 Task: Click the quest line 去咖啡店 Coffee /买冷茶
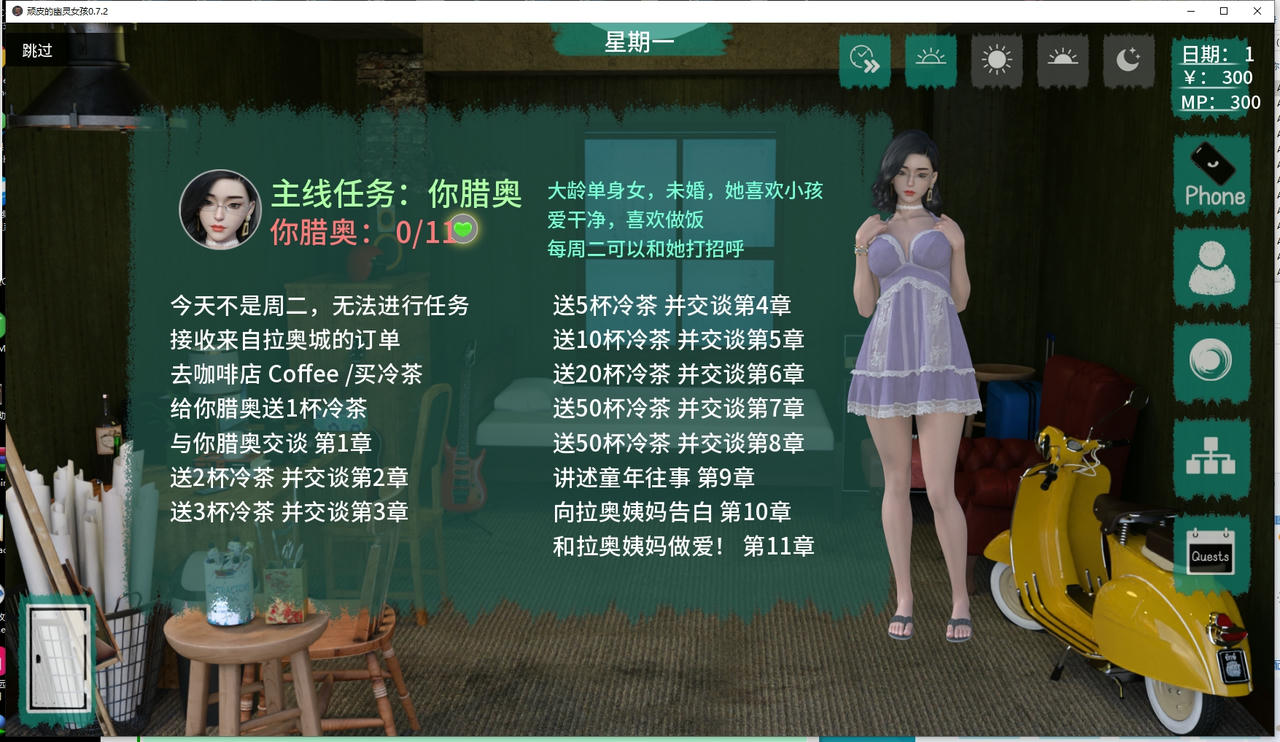pyautogui.click(x=293, y=374)
